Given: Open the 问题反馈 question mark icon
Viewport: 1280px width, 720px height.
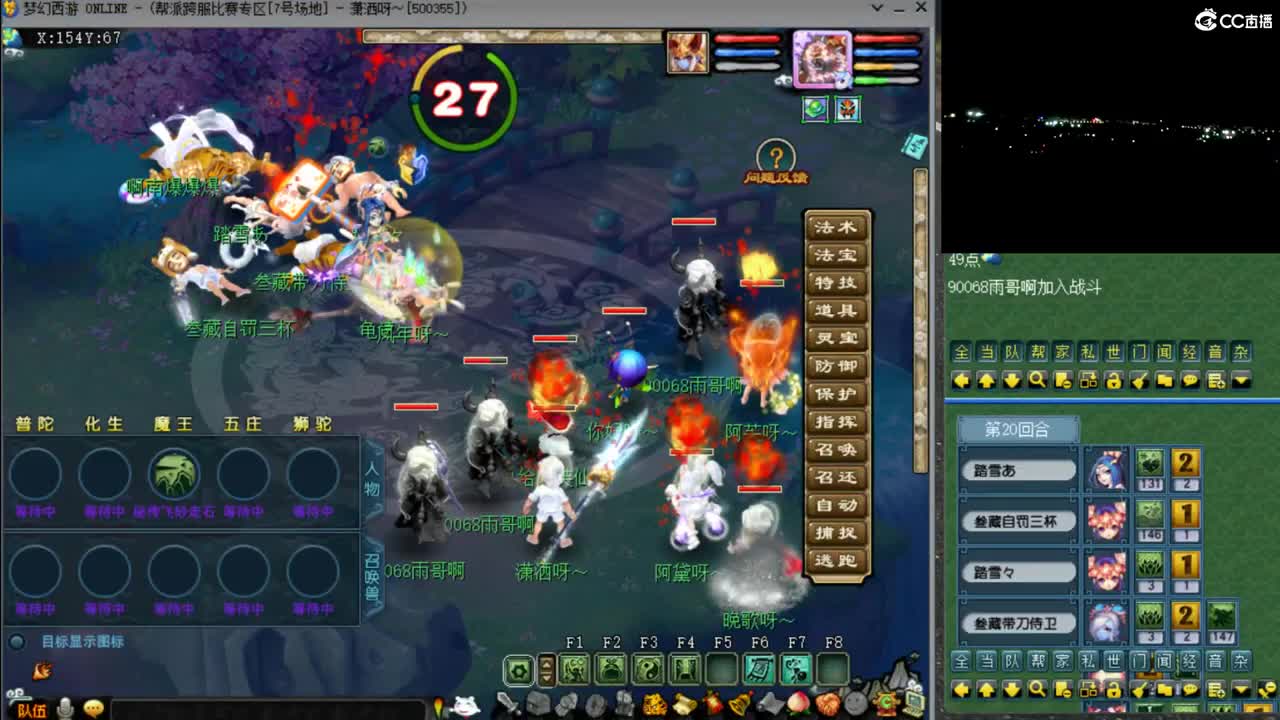Looking at the screenshot, I should tap(775, 156).
